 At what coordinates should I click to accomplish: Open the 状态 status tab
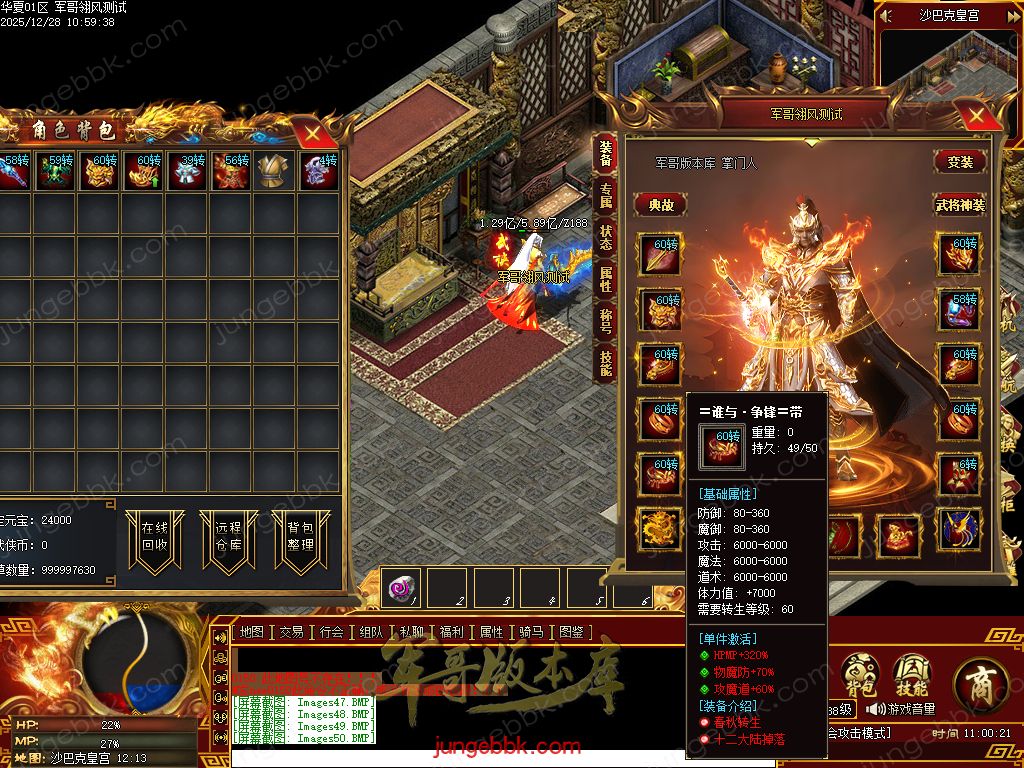pyautogui.click(x=606, y=236)
